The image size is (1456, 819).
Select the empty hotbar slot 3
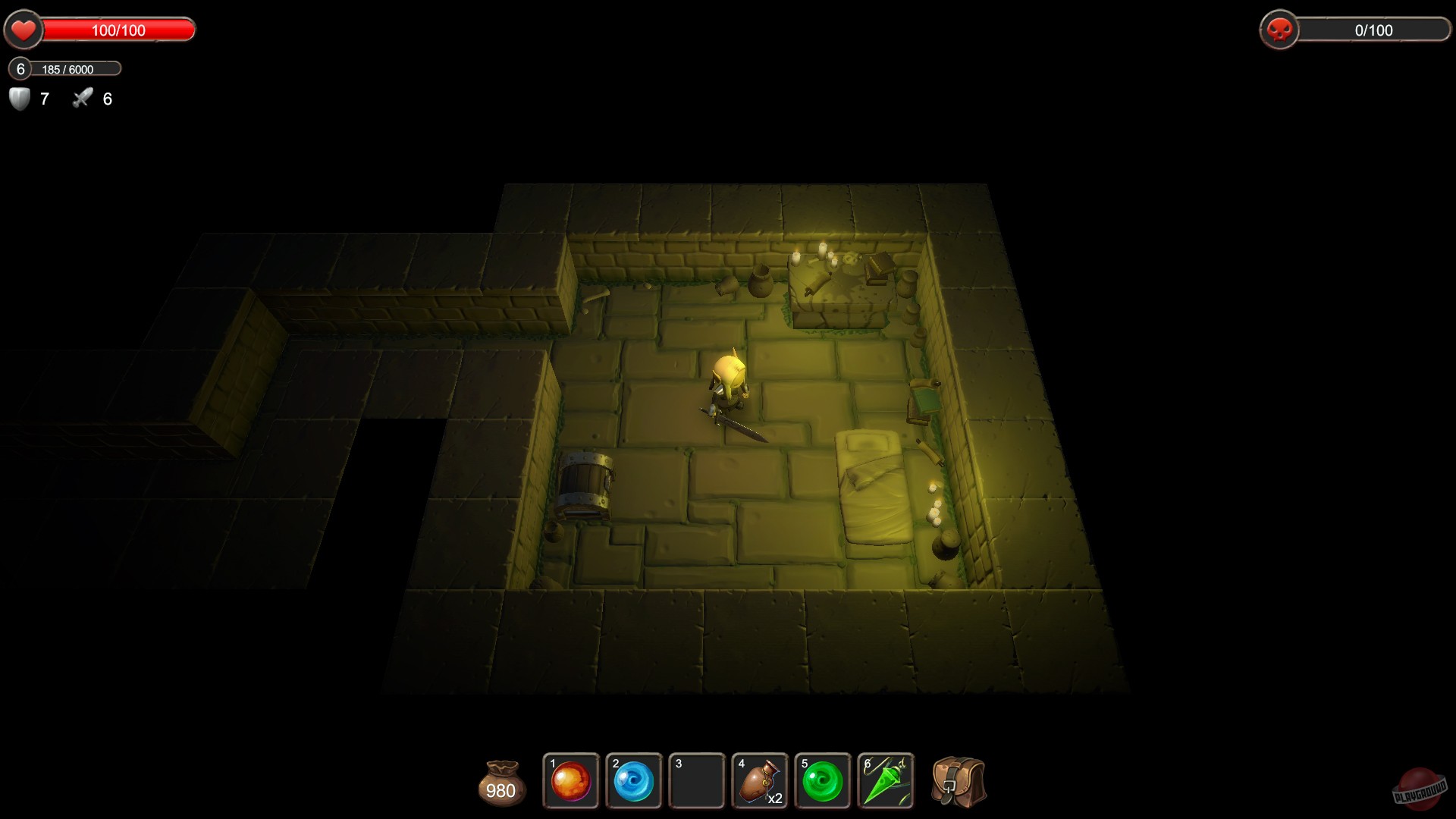tap(698, 781)
